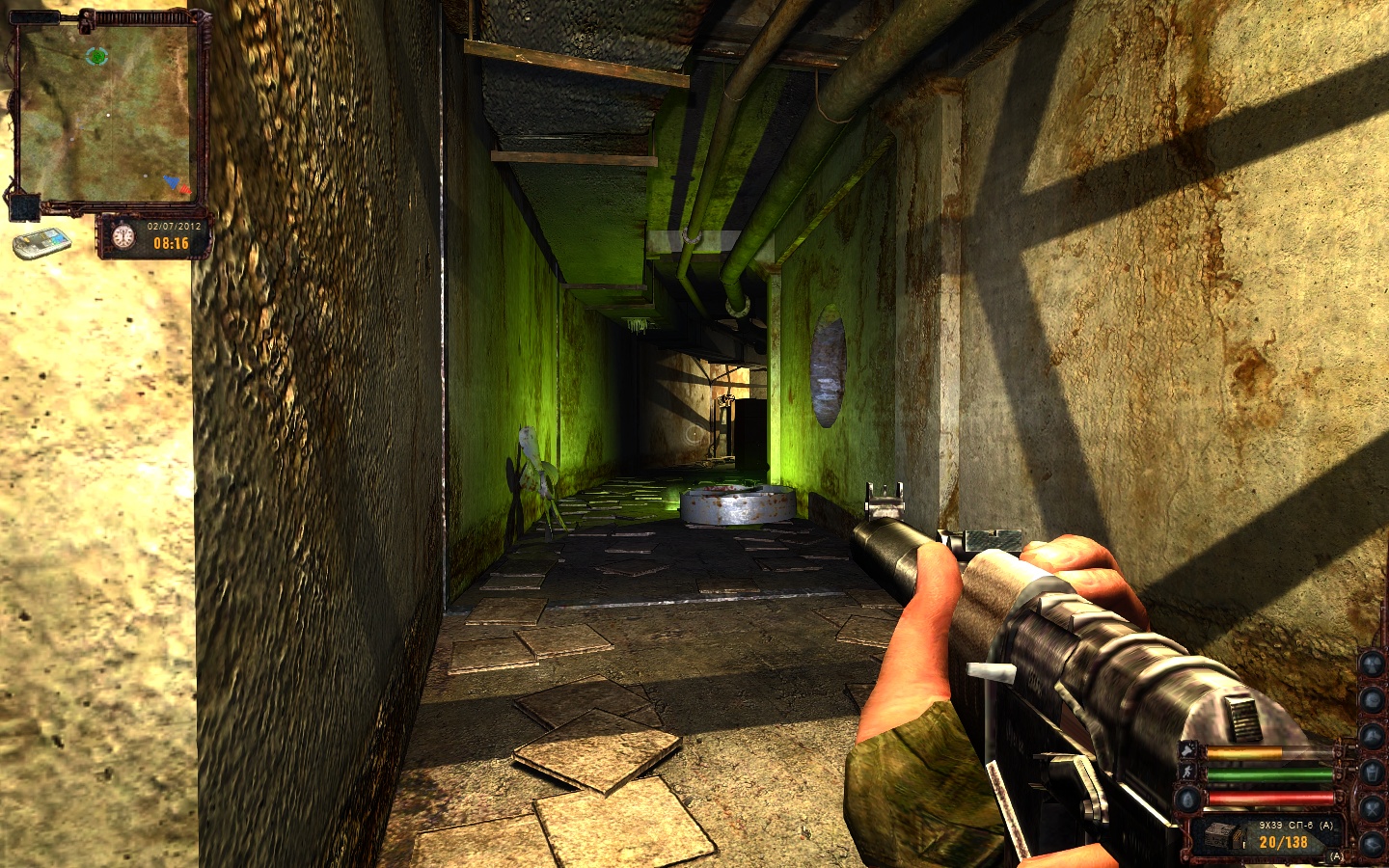Screen dimensions: 1389x868
Task: Click the pocket watch clock icon
Action: [x=123, y=236]
